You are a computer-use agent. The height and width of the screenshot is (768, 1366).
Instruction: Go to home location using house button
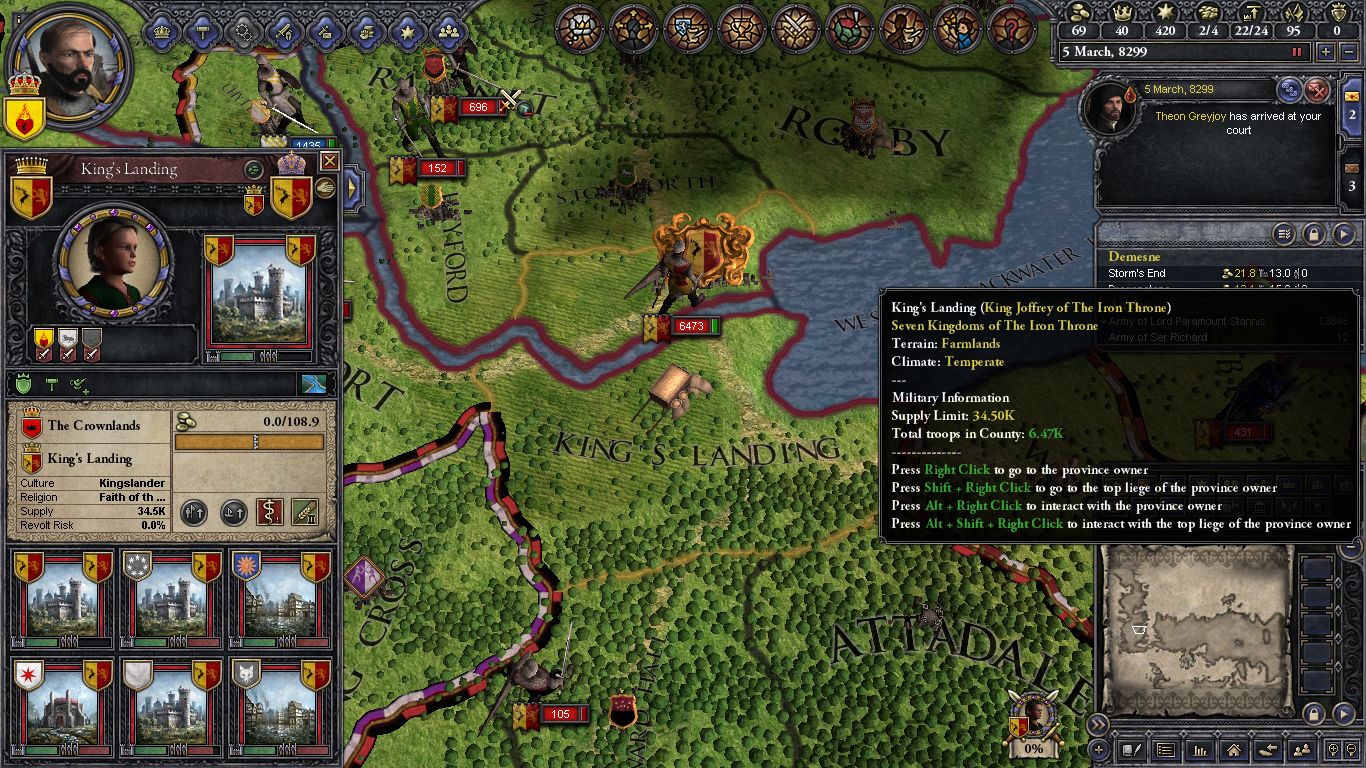point(1233,749)
